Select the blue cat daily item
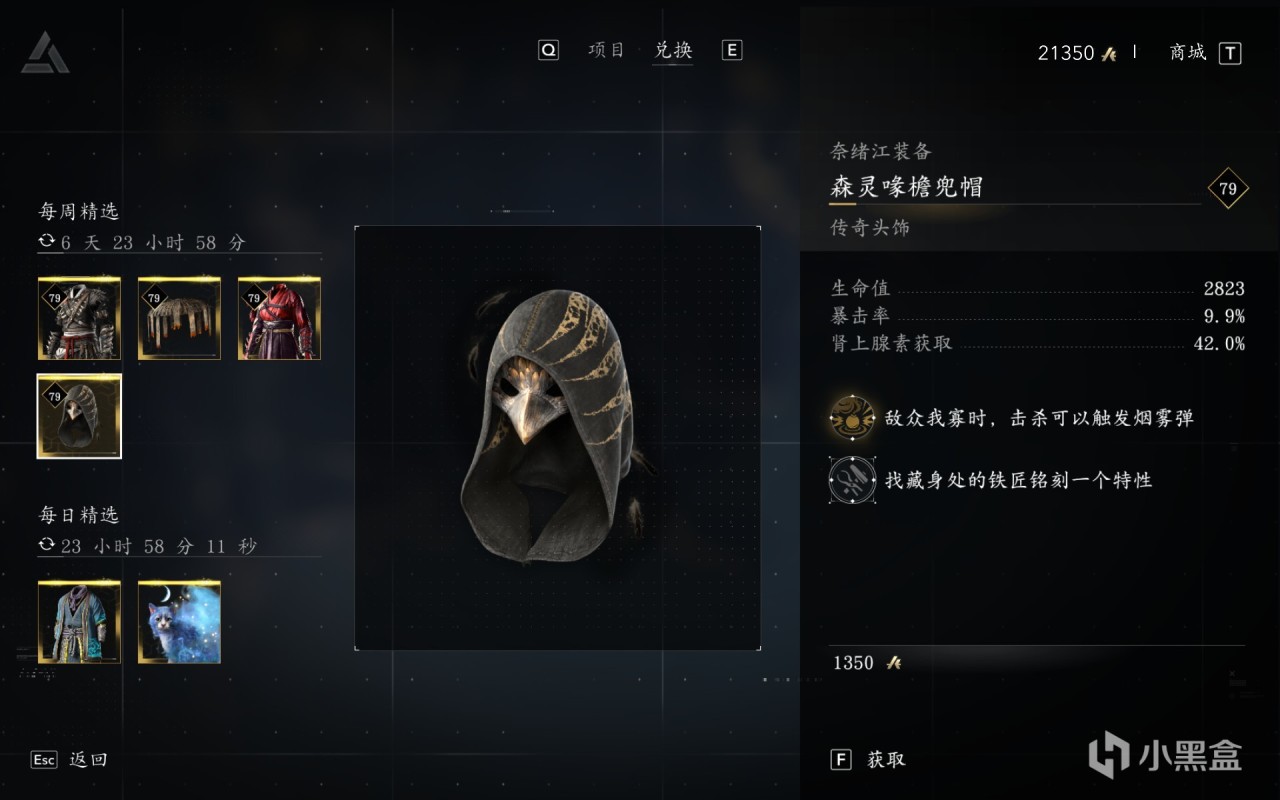This screenshot has width=1280, height=800. [x=179, y=621]
